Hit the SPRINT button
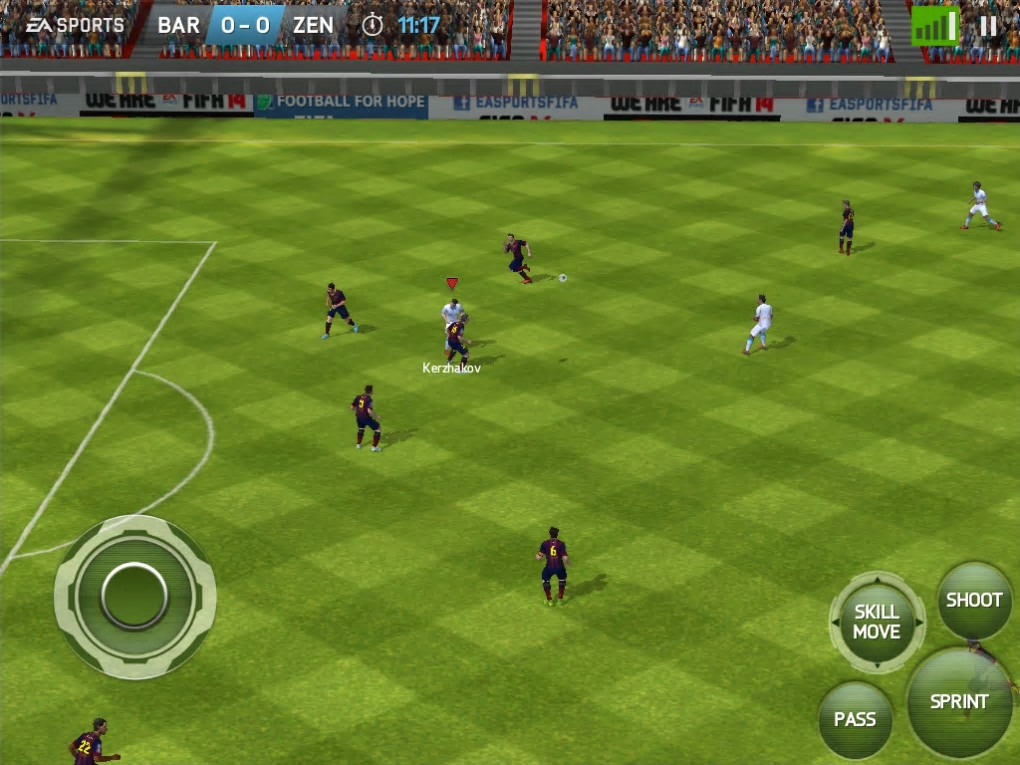Screen dimensions: 1020x765 959,702
